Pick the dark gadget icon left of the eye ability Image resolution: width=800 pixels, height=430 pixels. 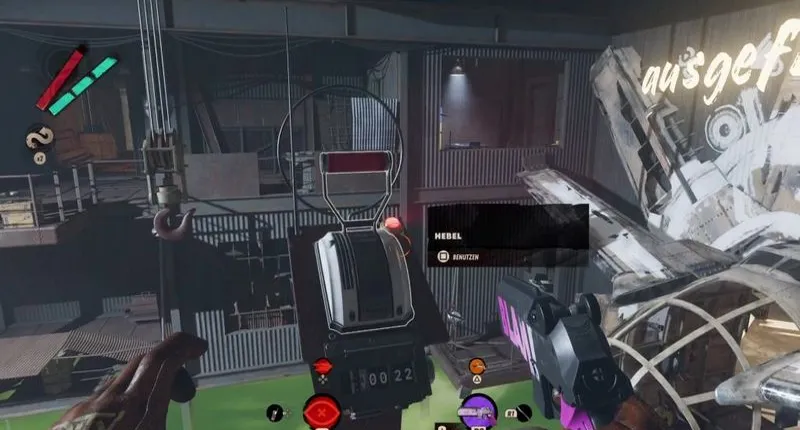276,411
